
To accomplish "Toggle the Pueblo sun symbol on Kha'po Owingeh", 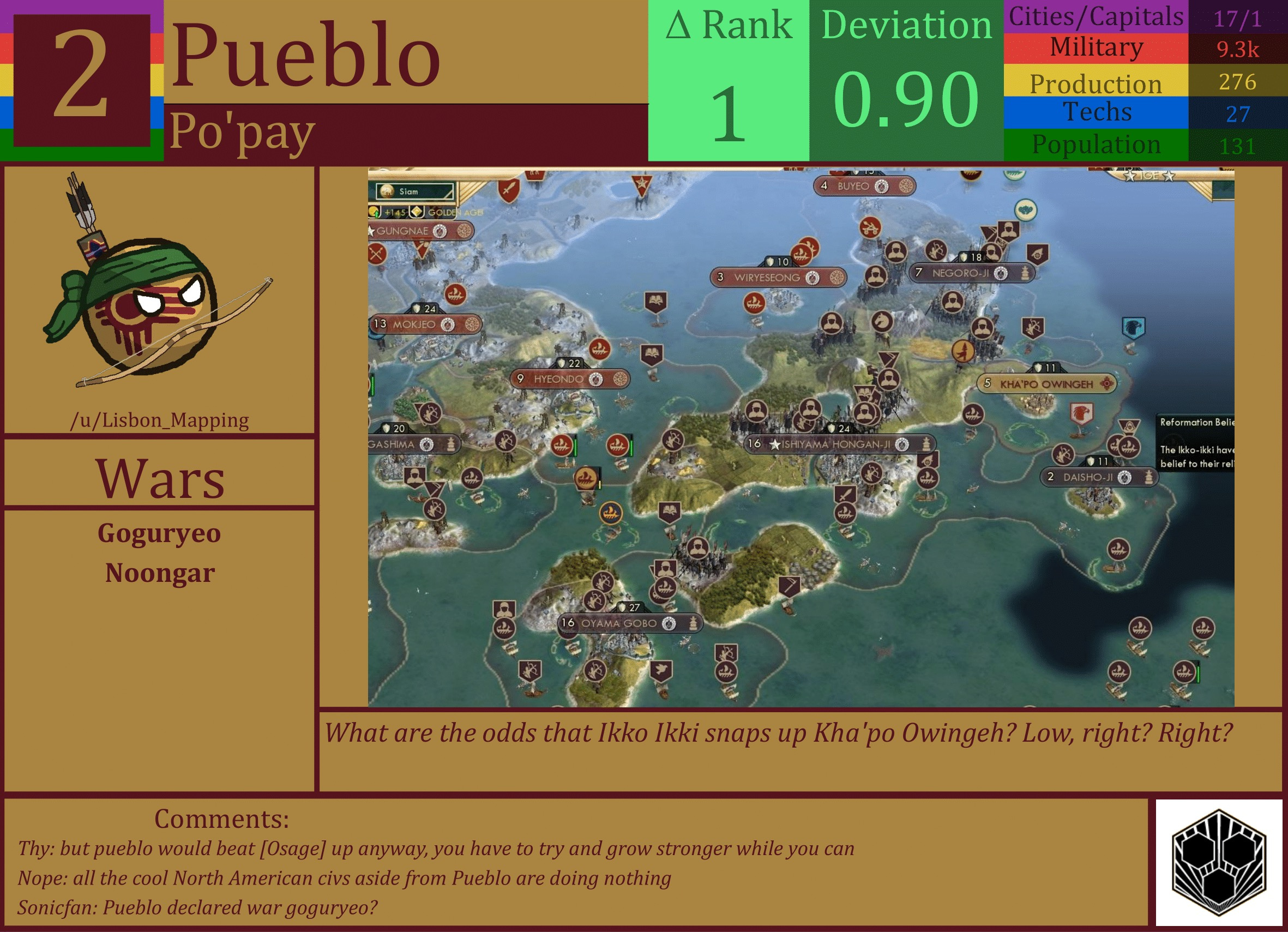I will [x=1107, y=384].
